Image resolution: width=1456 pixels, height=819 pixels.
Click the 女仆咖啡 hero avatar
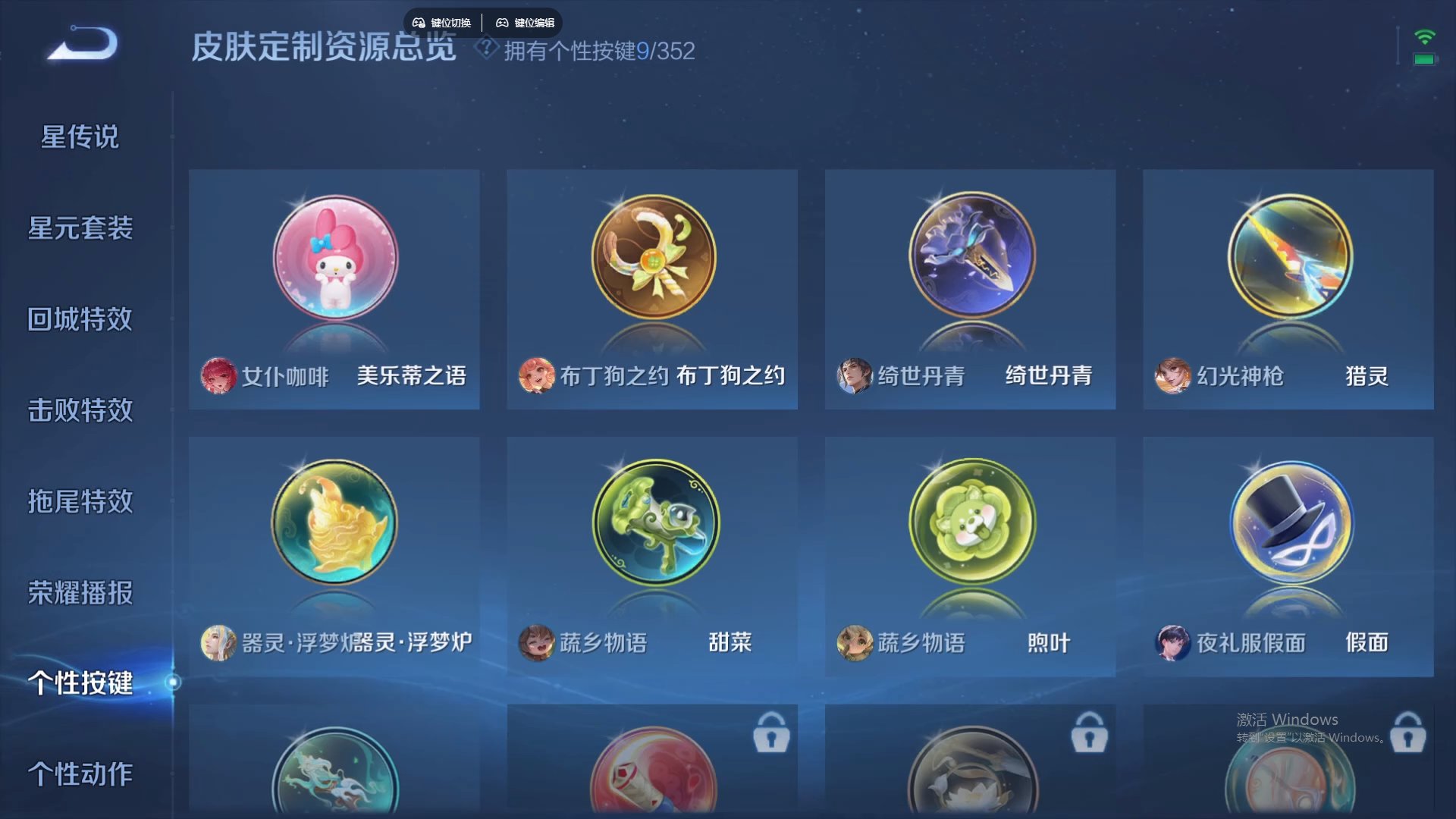click(x=218, y=377)
